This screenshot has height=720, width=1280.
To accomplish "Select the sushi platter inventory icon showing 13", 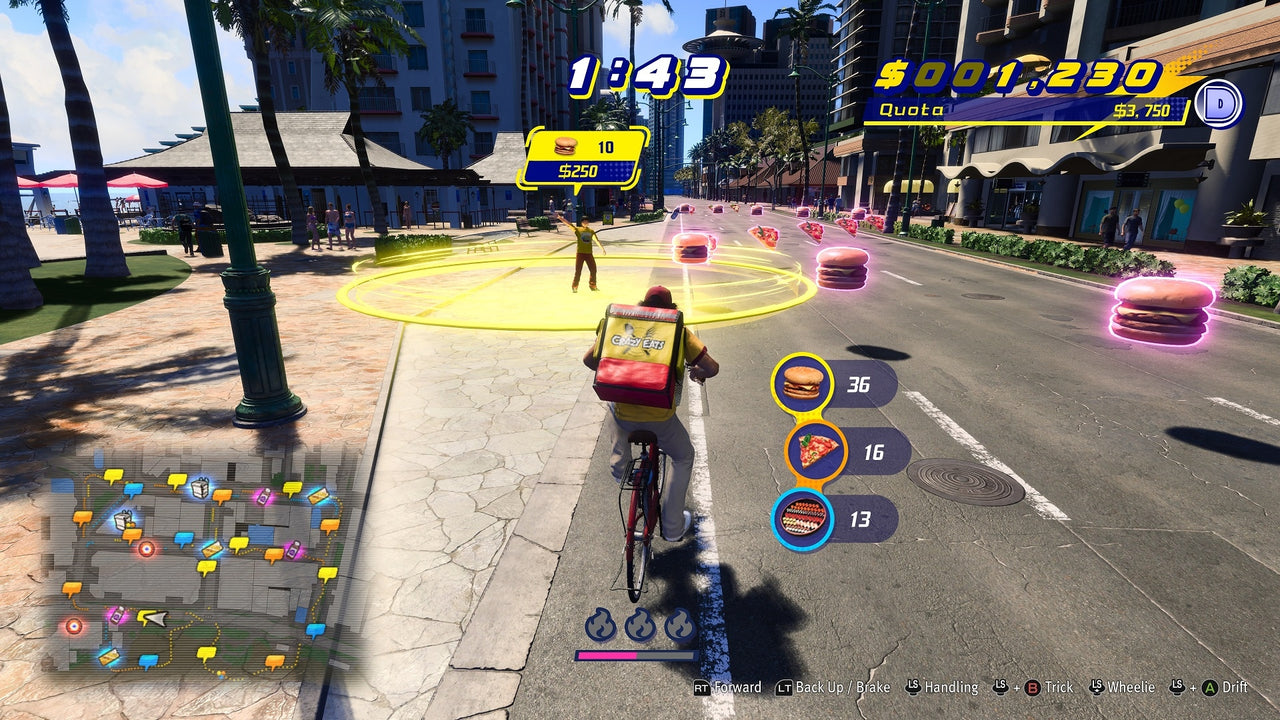I will [801, 516].
